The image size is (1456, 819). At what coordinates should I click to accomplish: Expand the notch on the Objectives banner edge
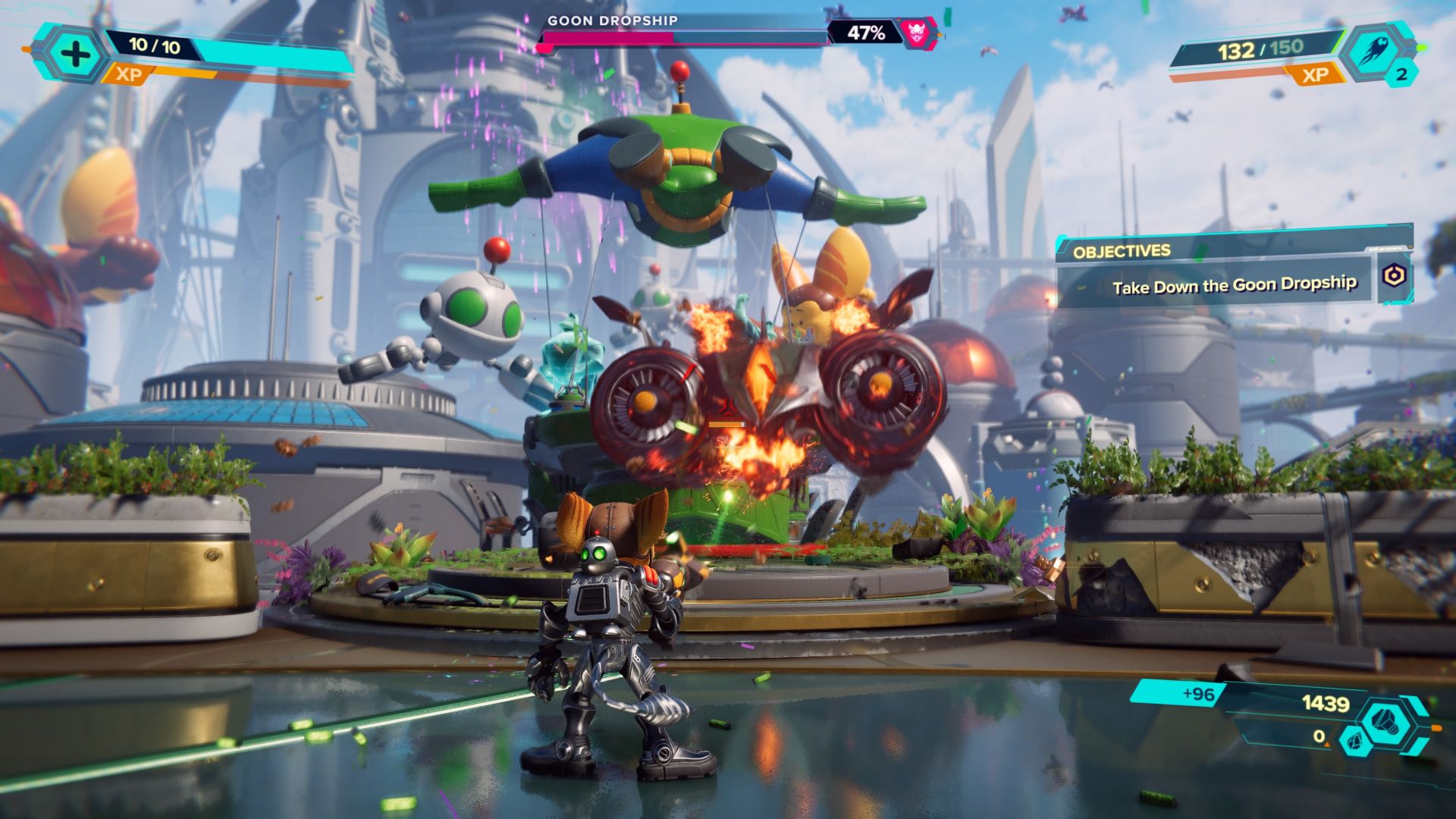[x=1387, y=247]
